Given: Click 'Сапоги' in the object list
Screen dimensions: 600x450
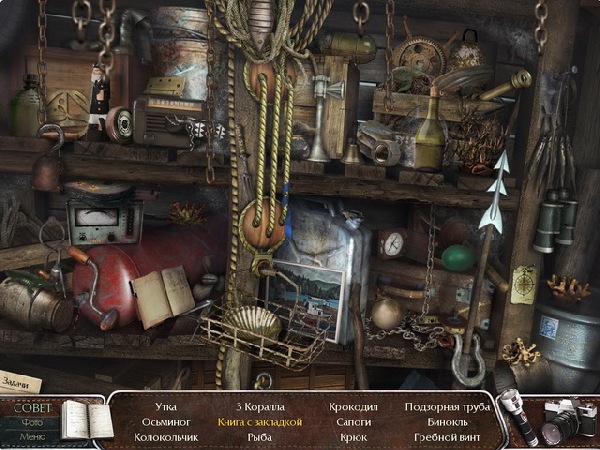Looking at the screenshot, I should [355, 422].
